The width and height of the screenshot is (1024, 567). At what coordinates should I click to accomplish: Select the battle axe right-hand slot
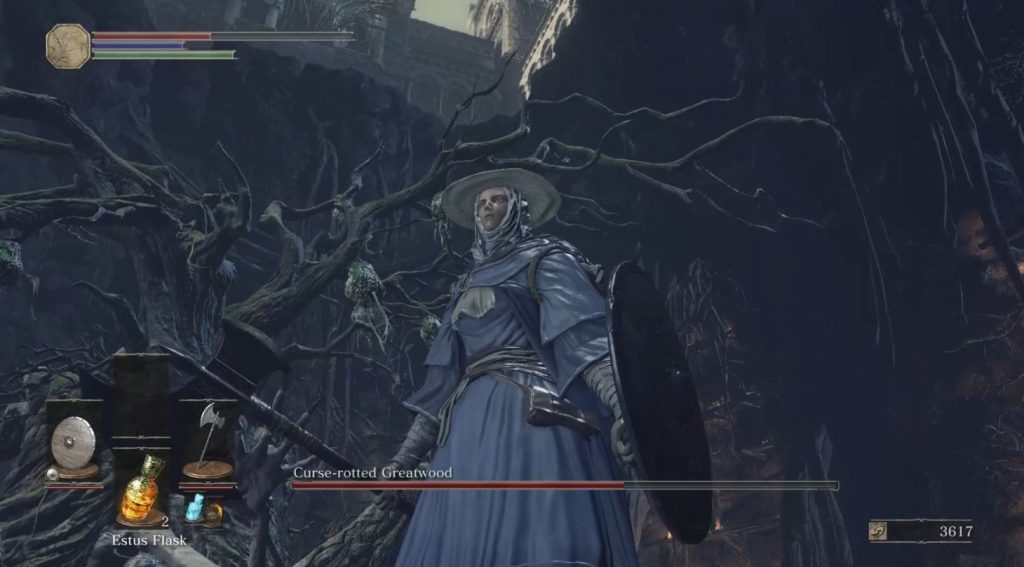(208, 440)
